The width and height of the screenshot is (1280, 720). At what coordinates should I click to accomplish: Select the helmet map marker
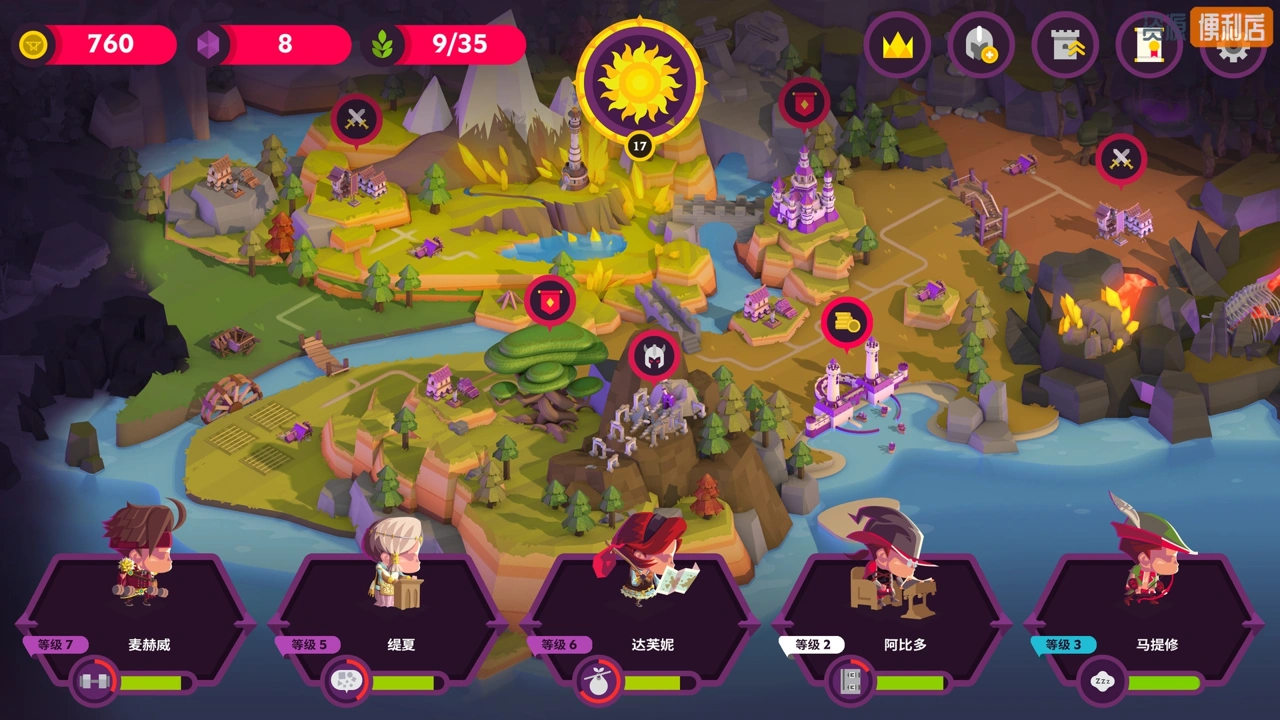pos(654,356)
